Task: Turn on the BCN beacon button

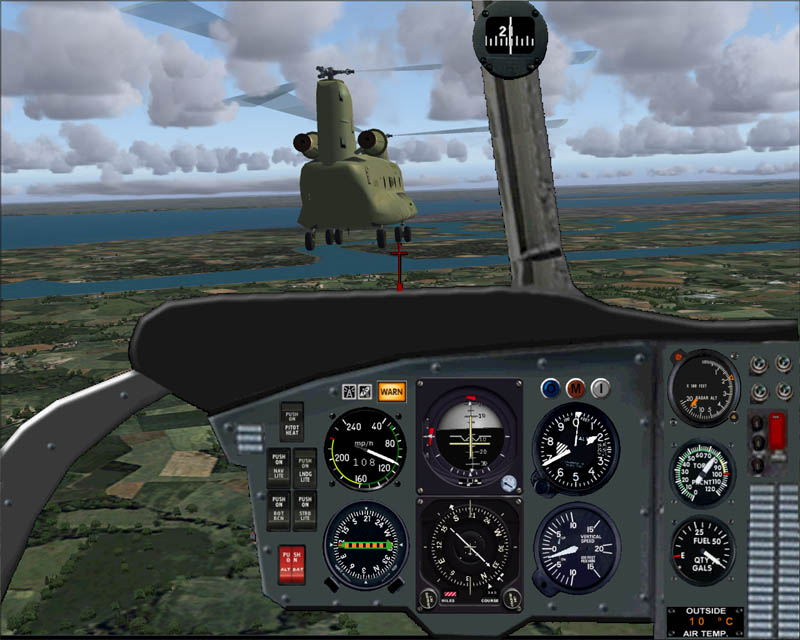Action: 279,508
